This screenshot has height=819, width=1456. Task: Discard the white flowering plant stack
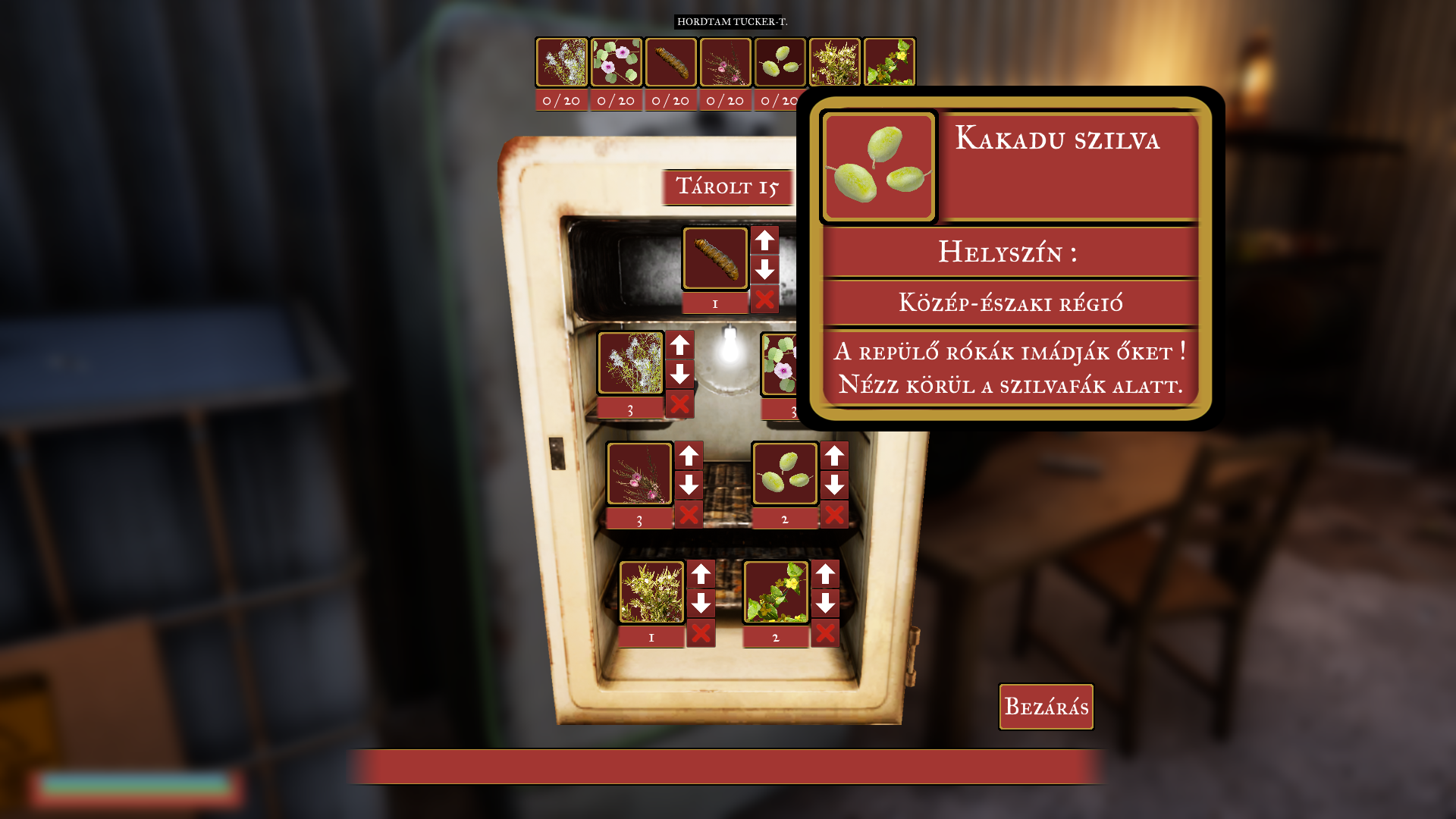coord(679,404)
